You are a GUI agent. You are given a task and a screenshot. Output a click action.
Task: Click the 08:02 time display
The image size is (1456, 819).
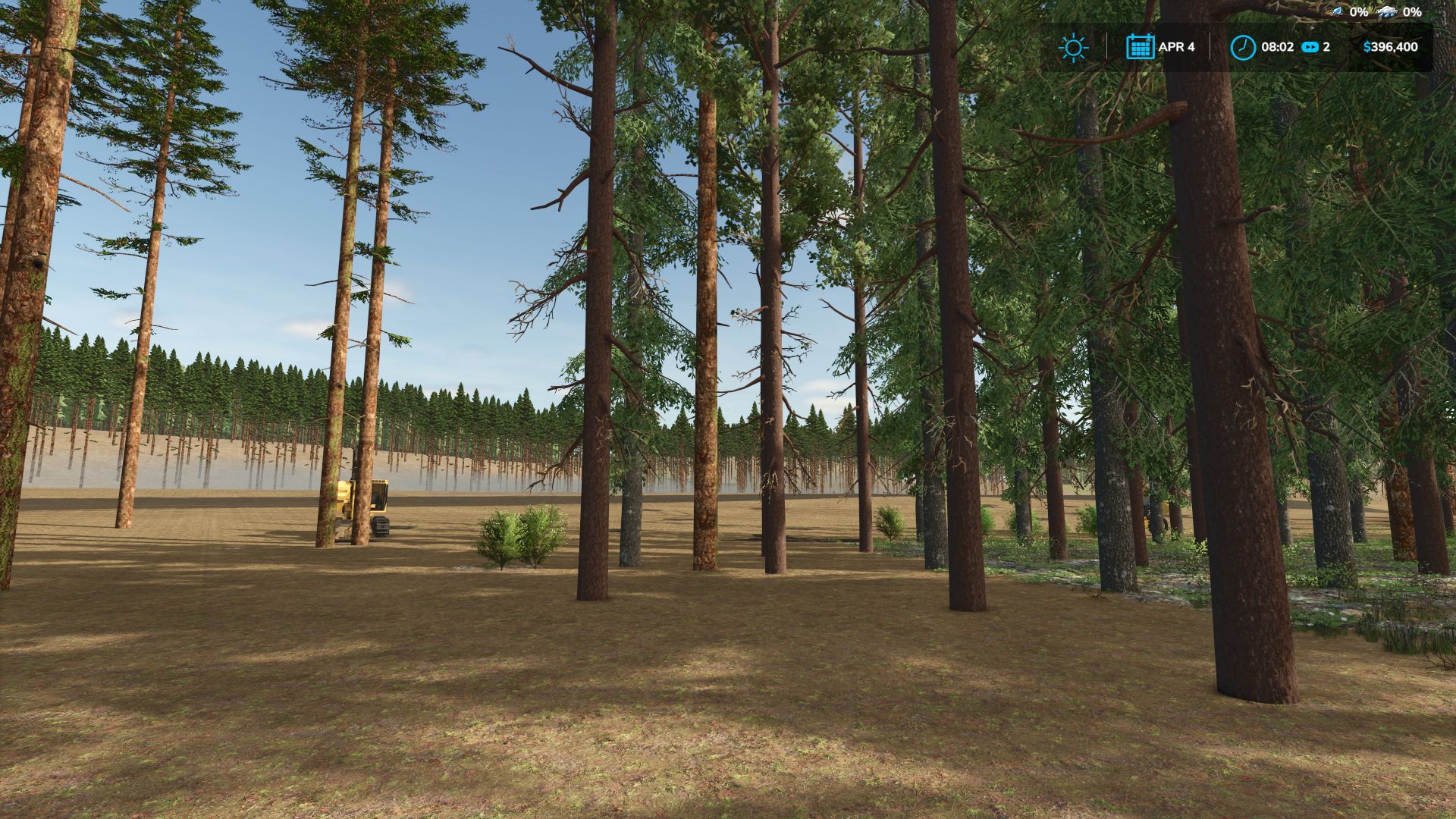[1278, 47]
